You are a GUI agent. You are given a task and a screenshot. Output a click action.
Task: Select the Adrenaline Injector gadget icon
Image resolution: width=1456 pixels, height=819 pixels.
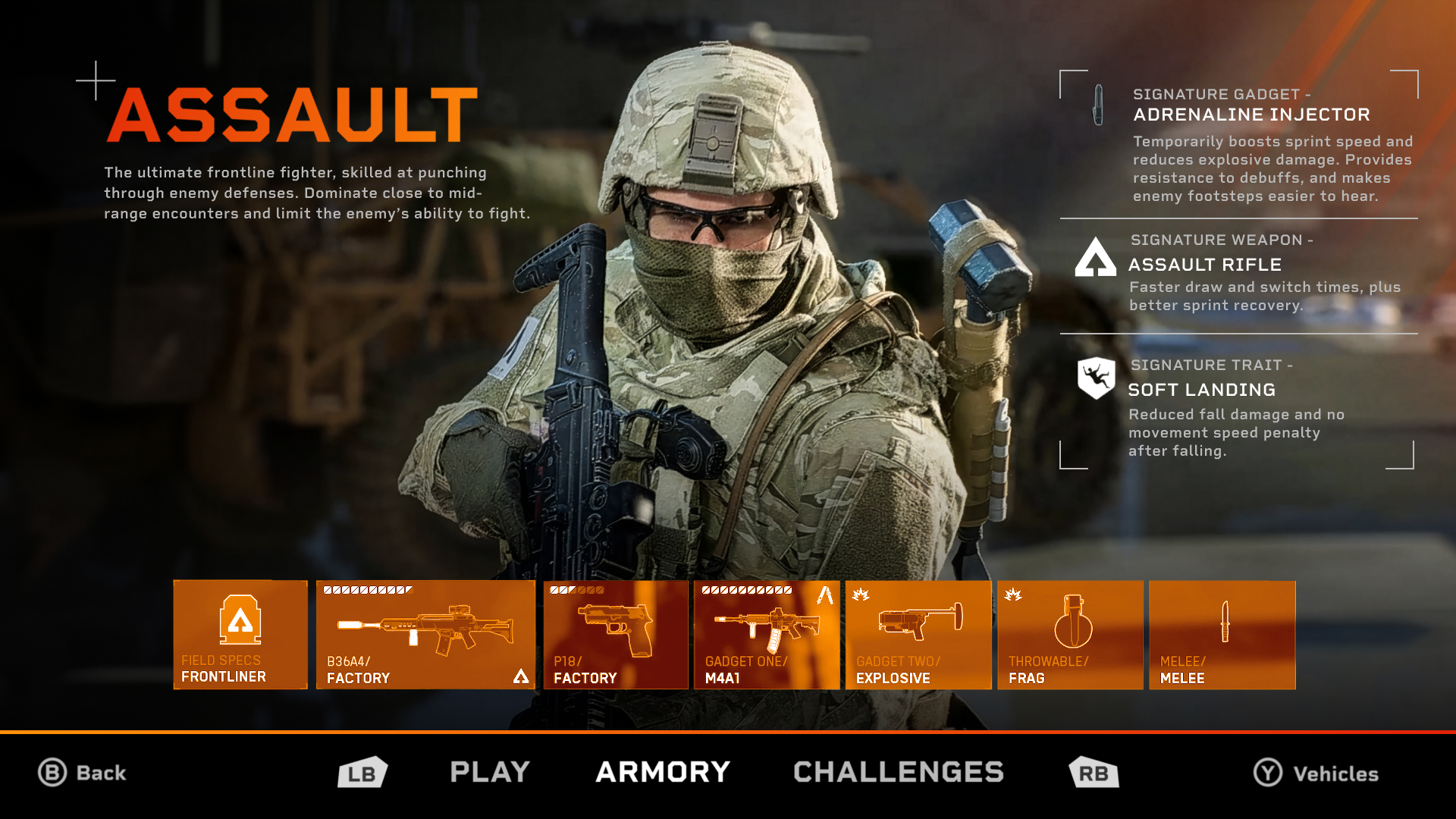(1096, 106)
